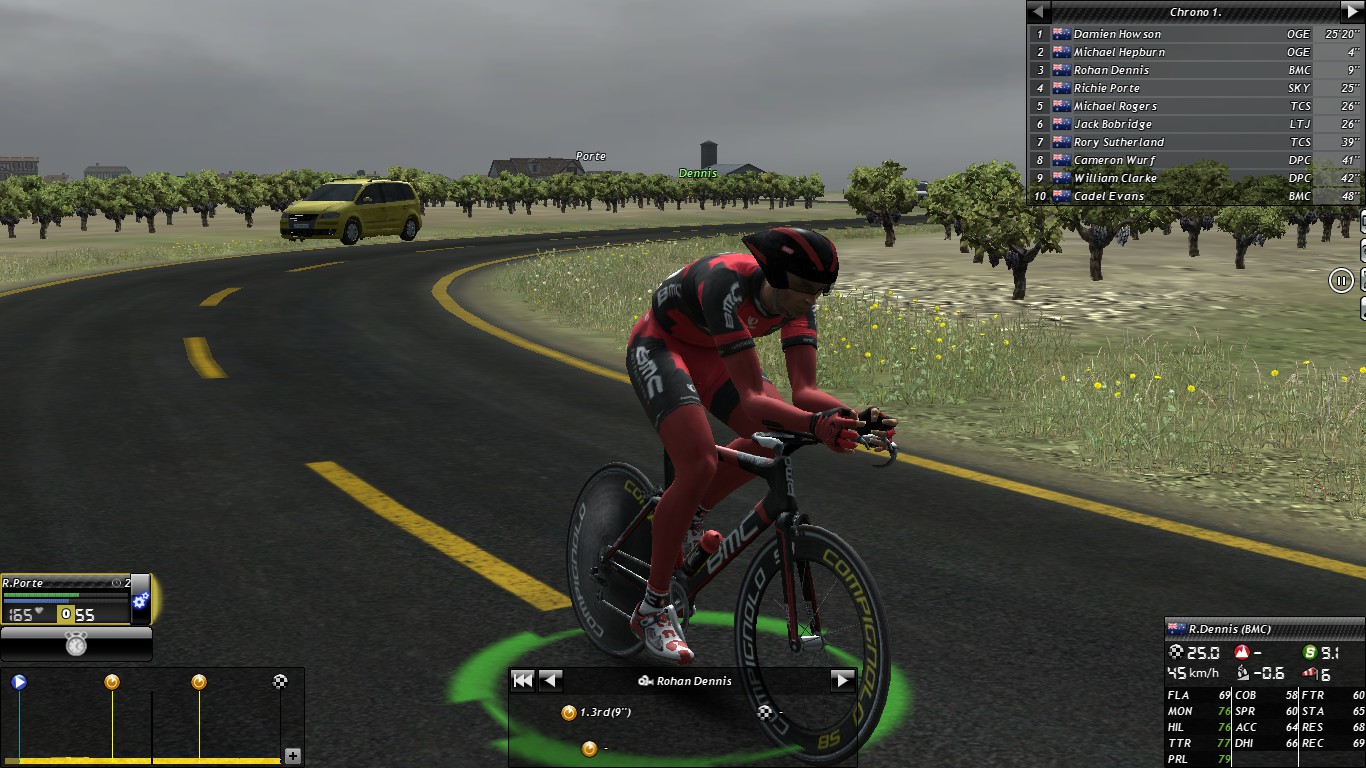Click the stopwatch button under R.Porte
The width and height of the screenshot is (1366, 768).
click(76, 645)
